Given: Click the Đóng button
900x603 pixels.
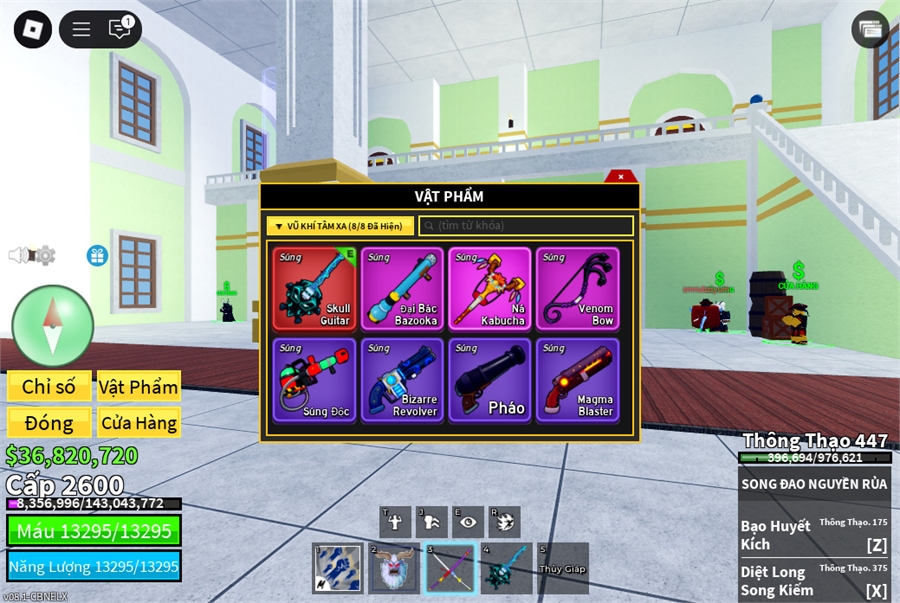Looking at the screenshot, I should 49,423.
